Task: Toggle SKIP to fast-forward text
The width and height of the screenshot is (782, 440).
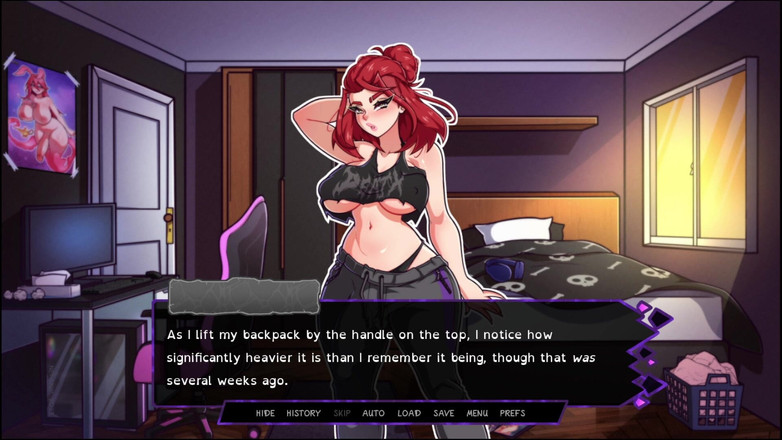Action: tap(342, 413)
